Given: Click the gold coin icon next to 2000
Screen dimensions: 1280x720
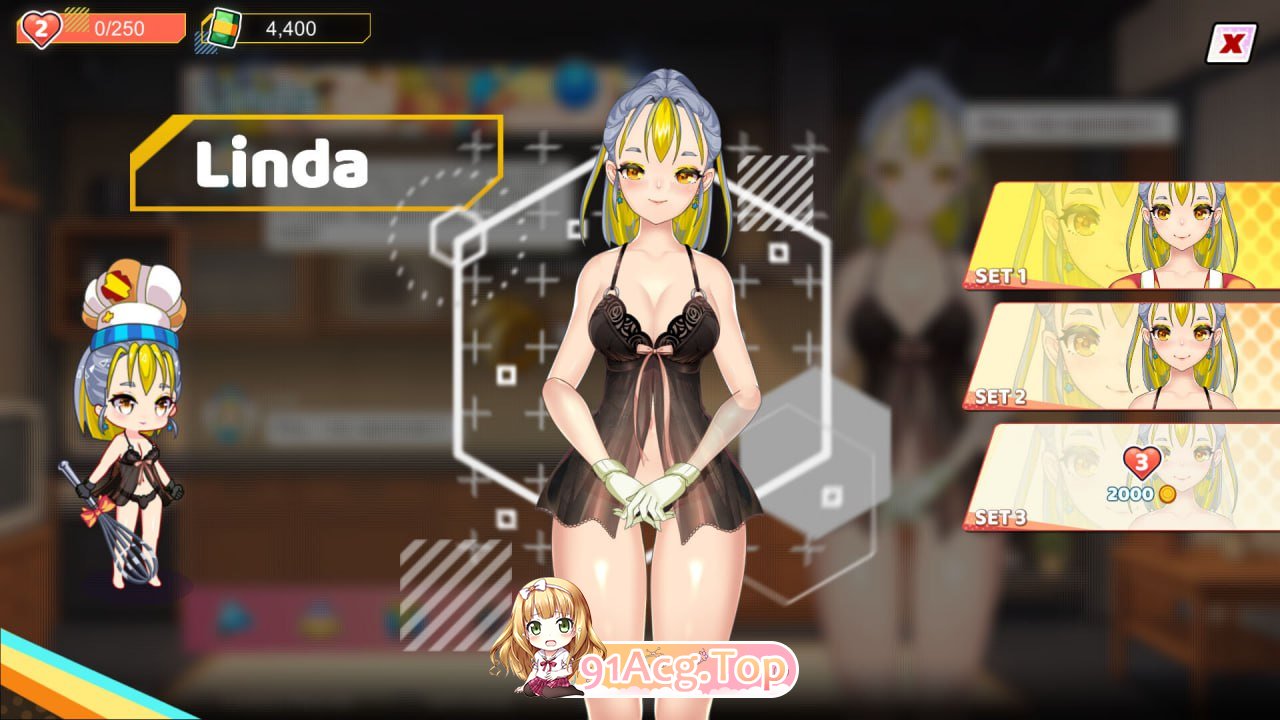Looking at the screenshot, I should pos(1166,492).
